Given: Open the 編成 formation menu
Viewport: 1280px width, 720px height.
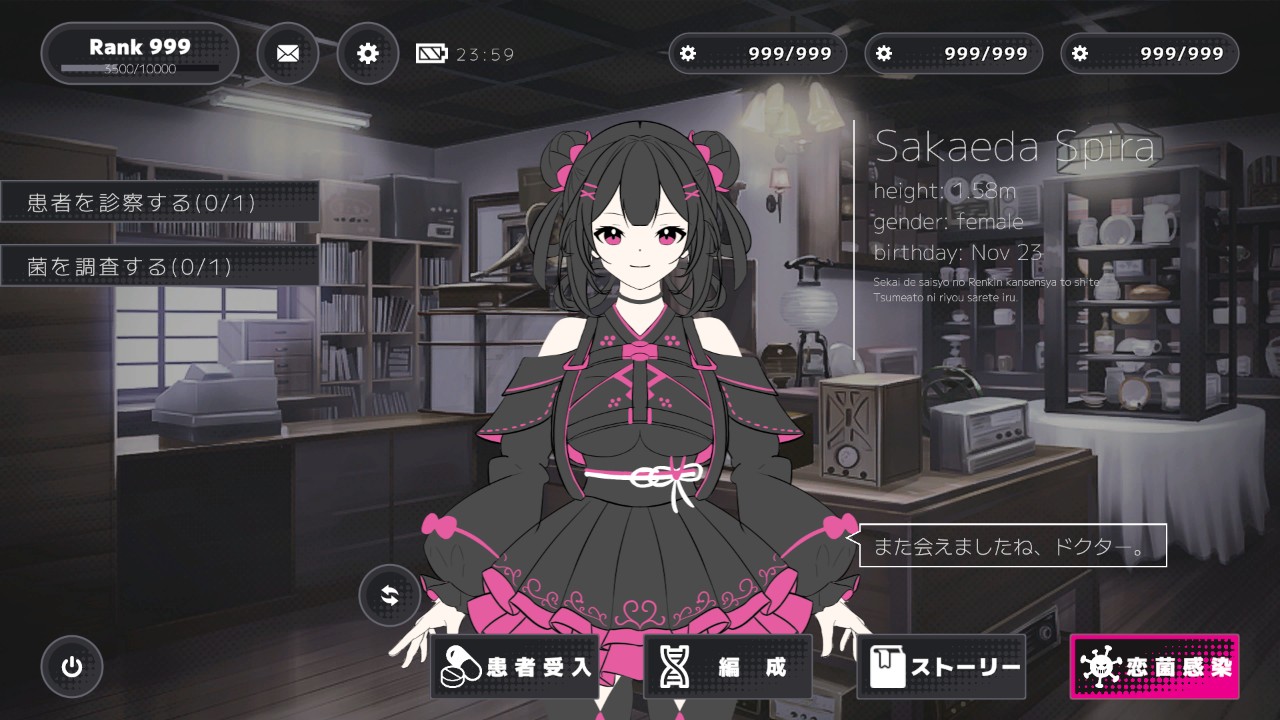Looking at the screenshot, I should (x=727, y=667).
